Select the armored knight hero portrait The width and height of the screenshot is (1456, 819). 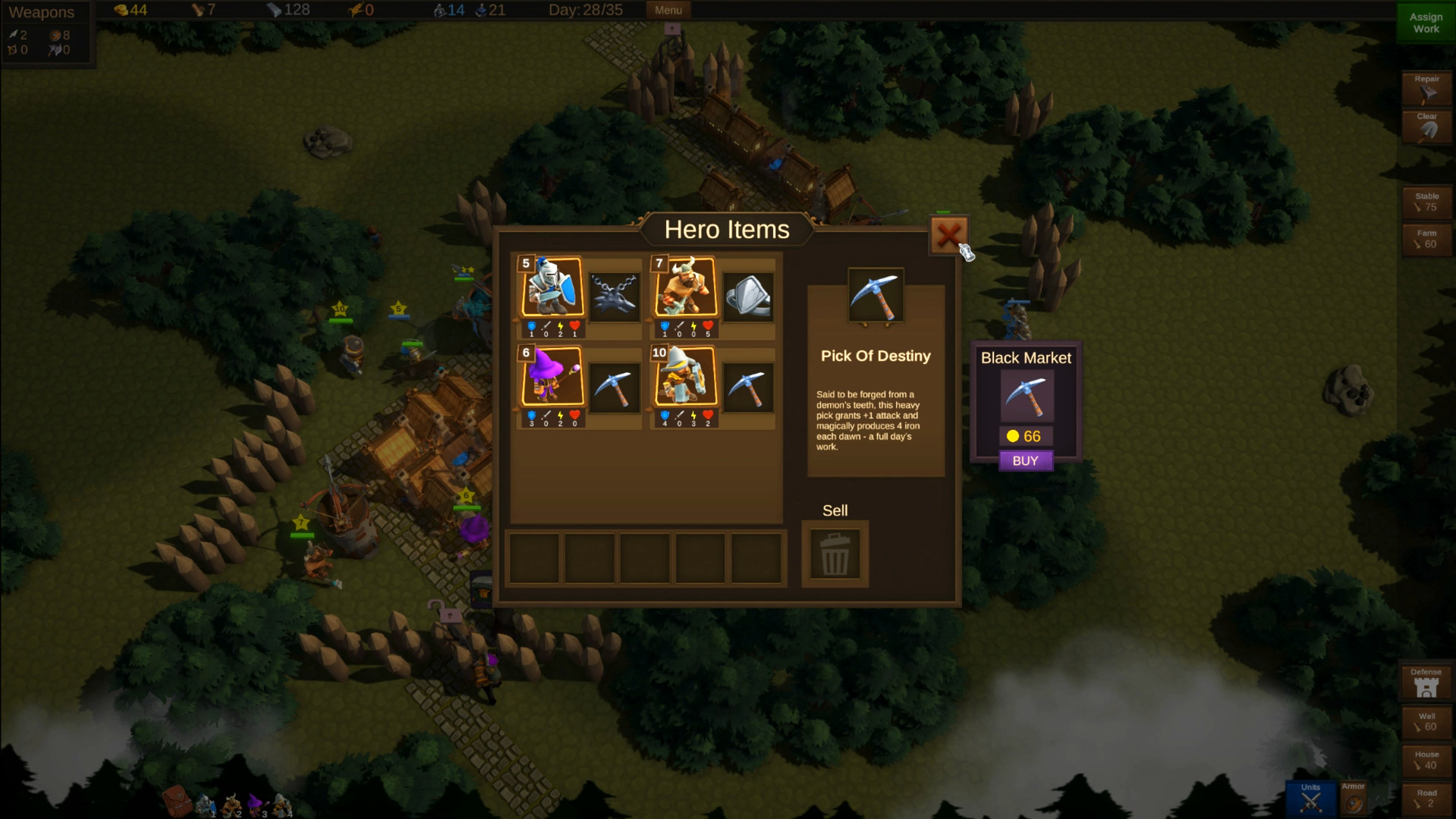pyautogui.click(x=552, y=287)
